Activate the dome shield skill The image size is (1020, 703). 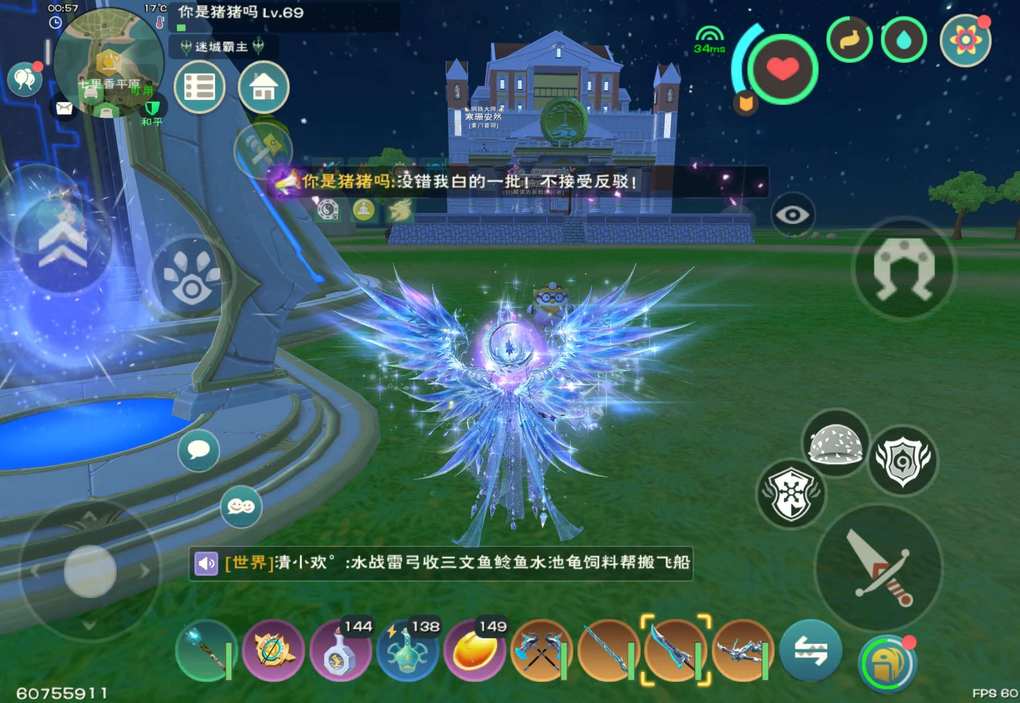pyautogui.click(x=835, y=443)
